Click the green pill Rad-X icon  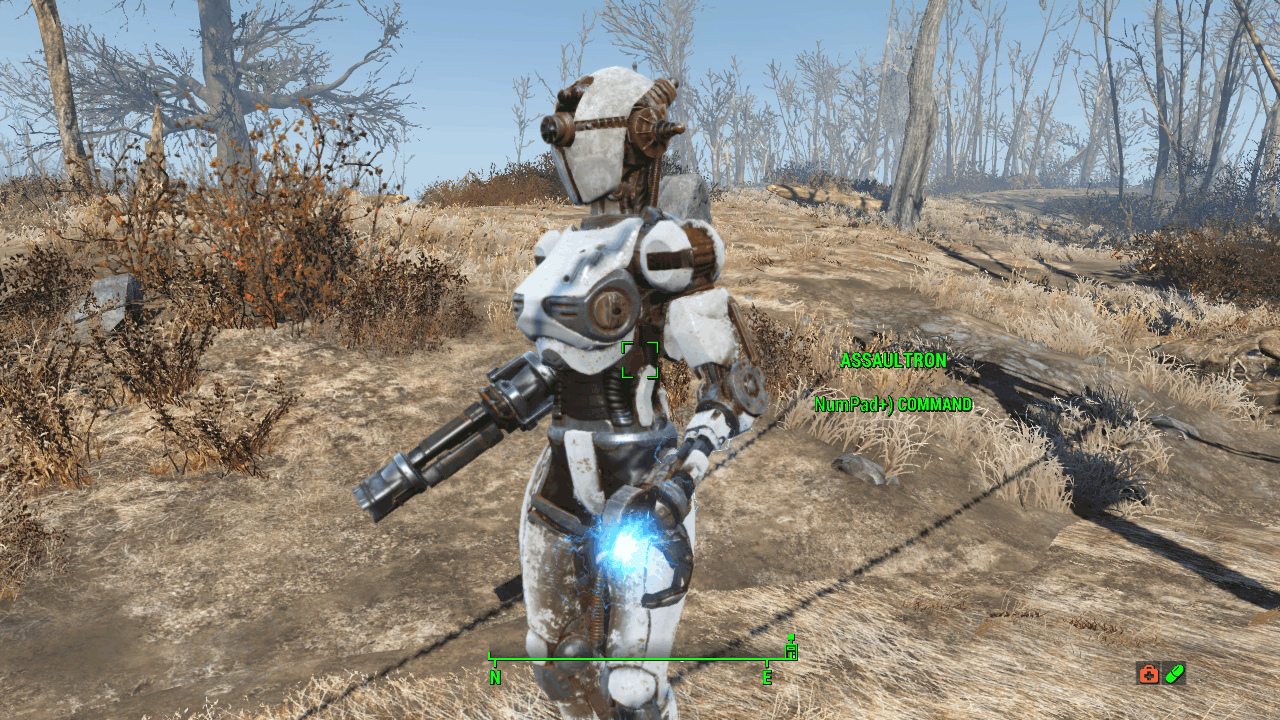click(1172, 675)
